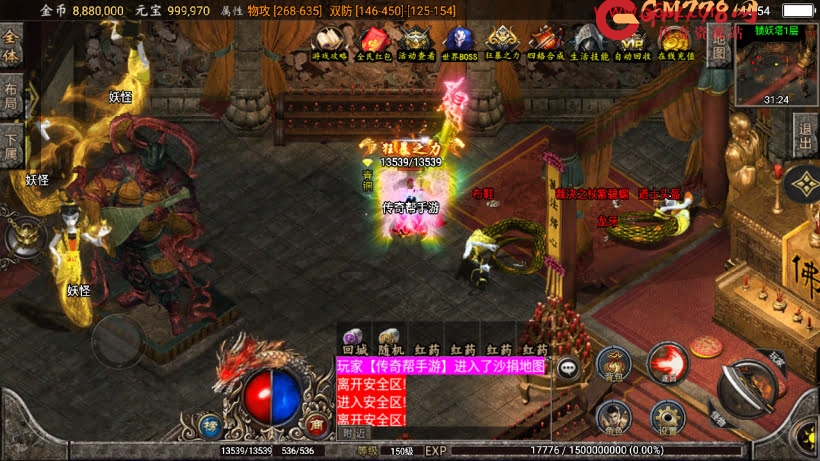Open the 四格合成 synthesis icon
The height and width of the screenshot is (461, 820).
(x=546, y=41)
